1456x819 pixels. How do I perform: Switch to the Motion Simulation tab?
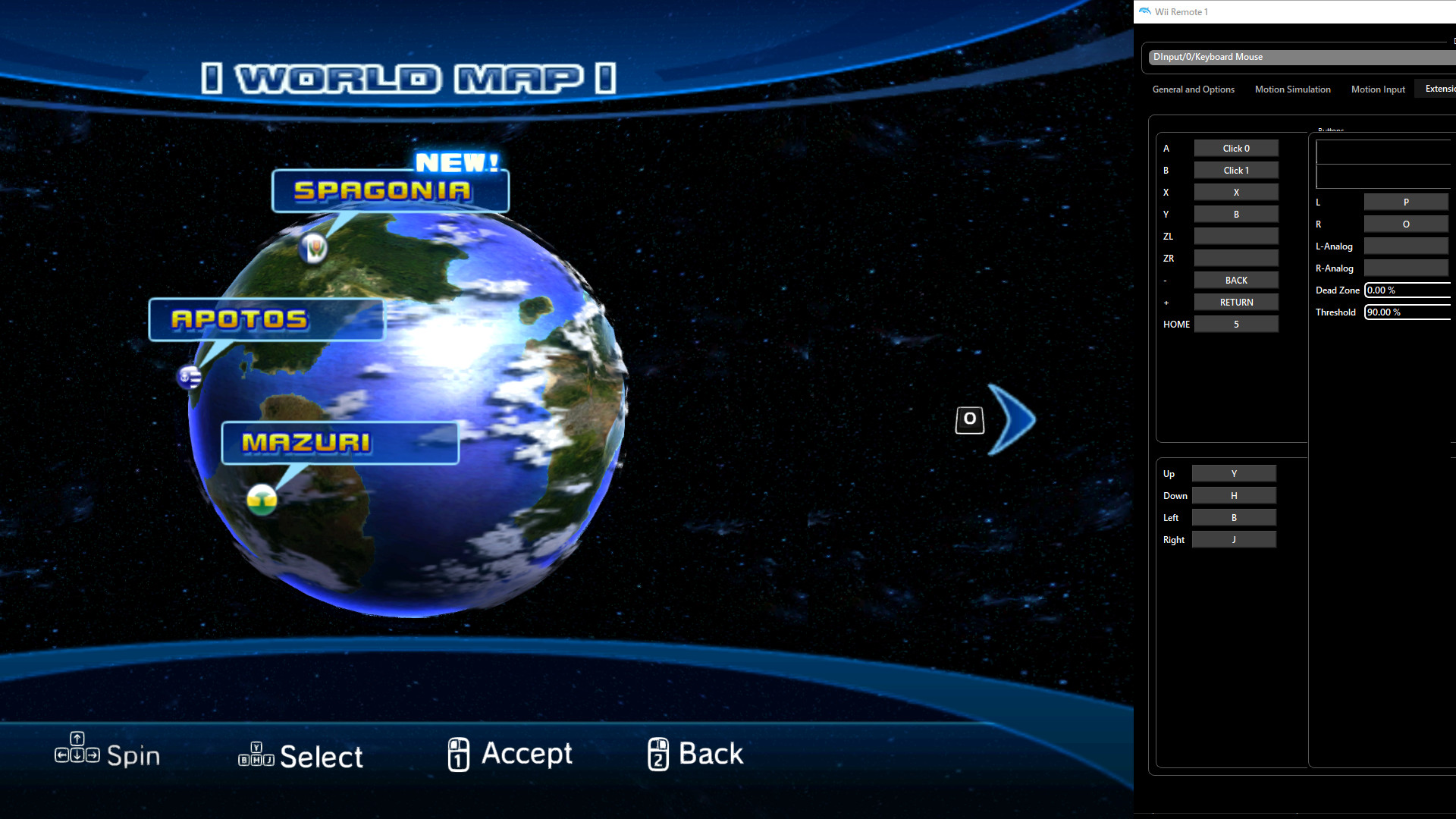coord(1292,89)
